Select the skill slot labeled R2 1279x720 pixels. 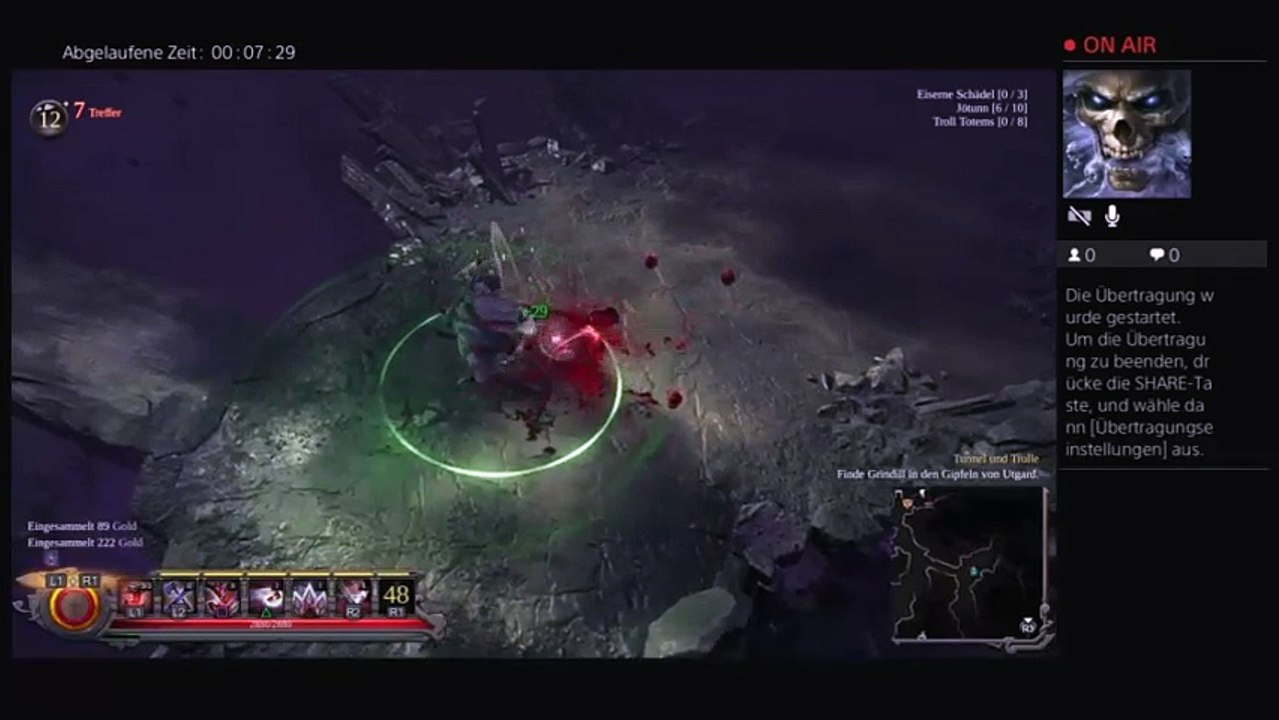(x=353, y=596)
